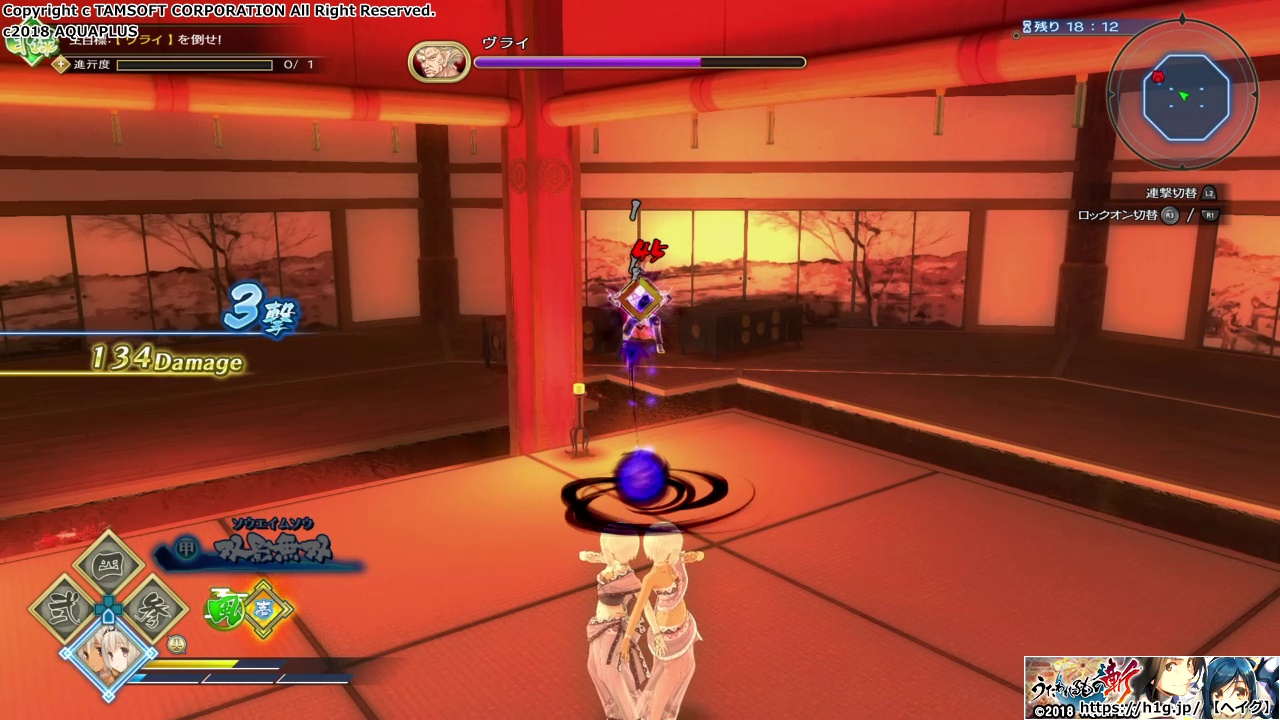
Task: Select the 参 skill diamond
Action: coord(153,608)
